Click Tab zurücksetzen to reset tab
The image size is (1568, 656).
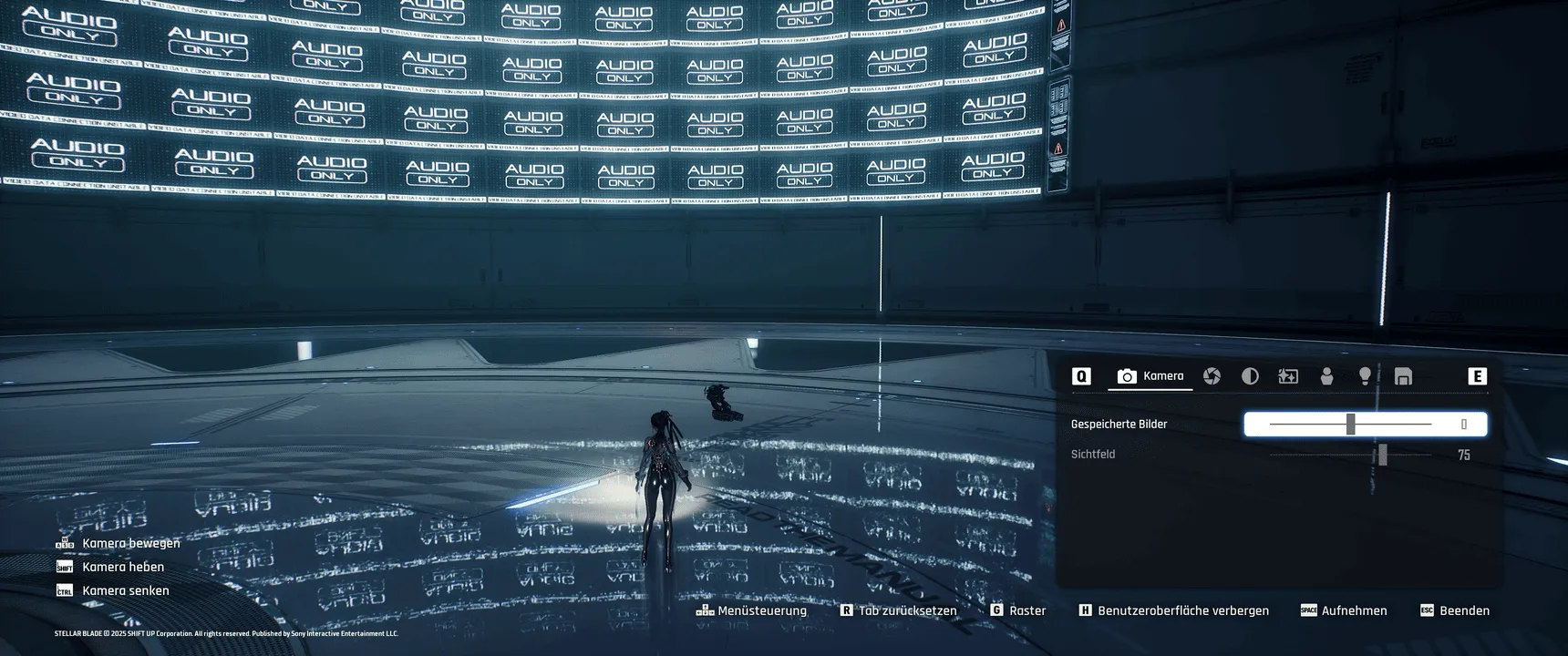[x=898, y=610]
